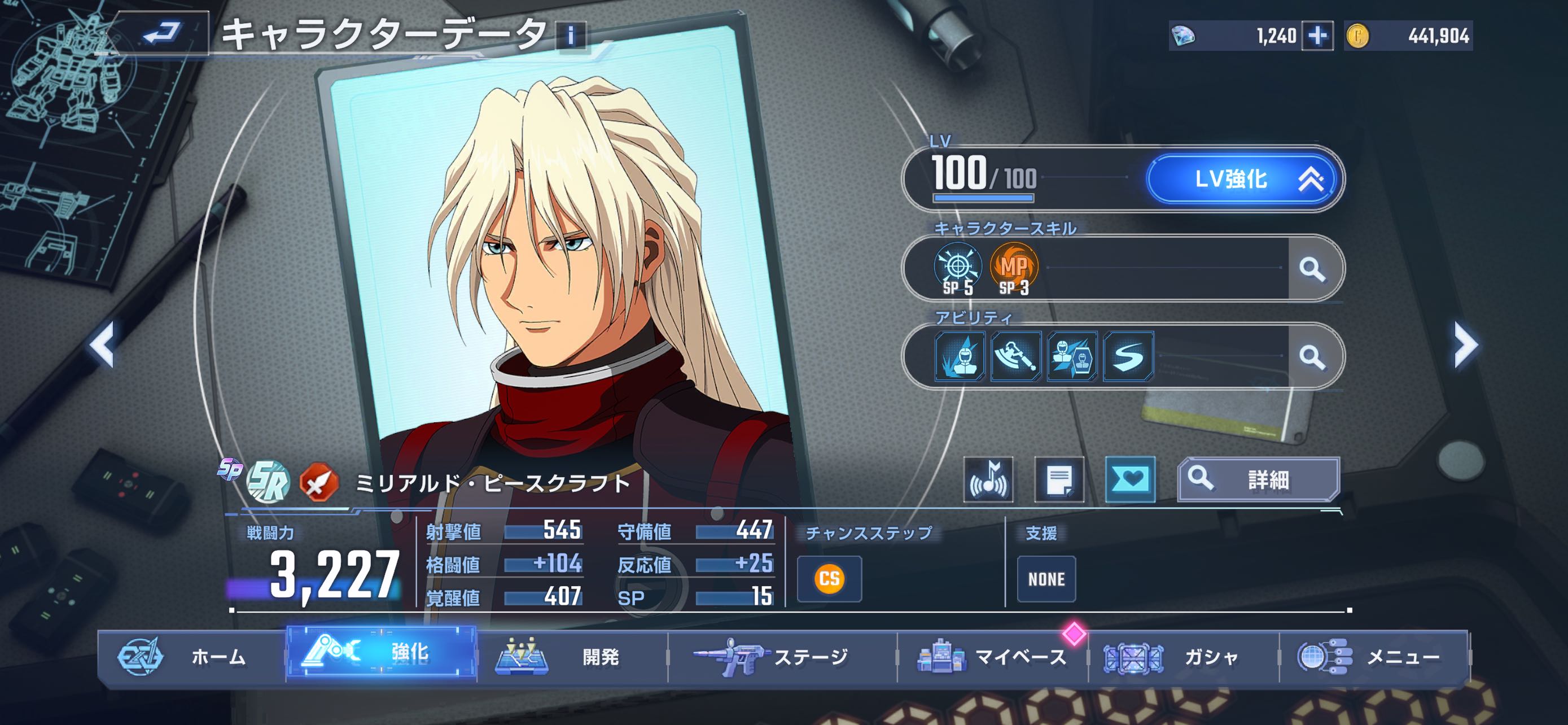Toggle the heart favorite button

[1130, 480]
